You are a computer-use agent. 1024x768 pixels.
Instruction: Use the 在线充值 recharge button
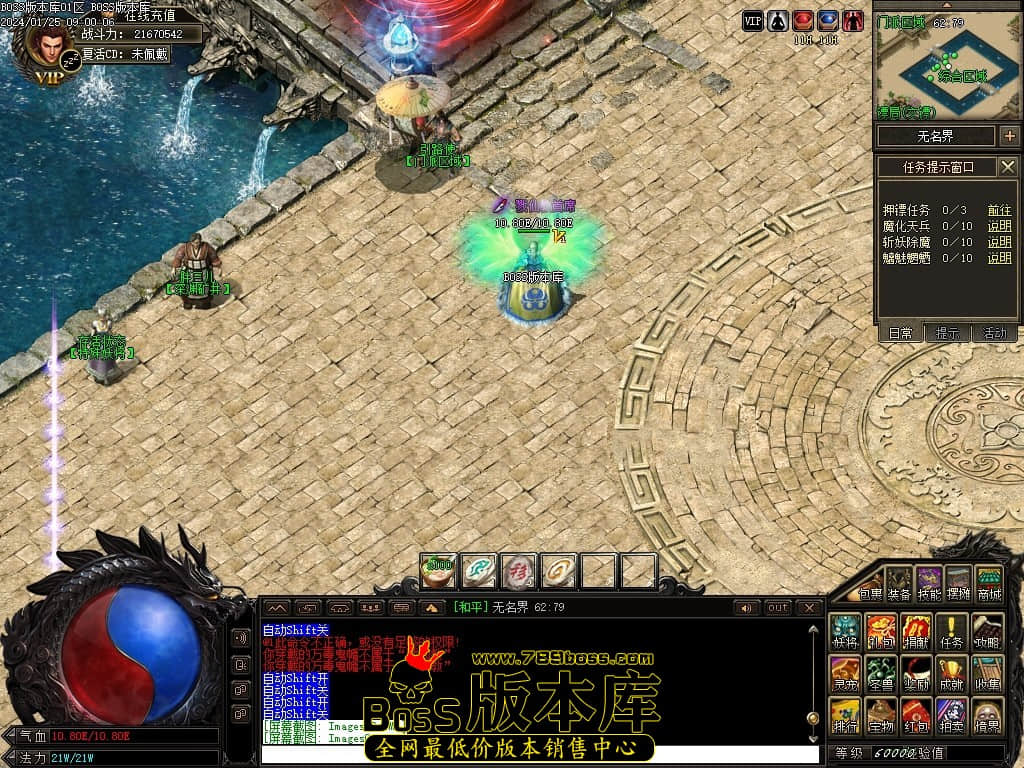coord(150,15)
